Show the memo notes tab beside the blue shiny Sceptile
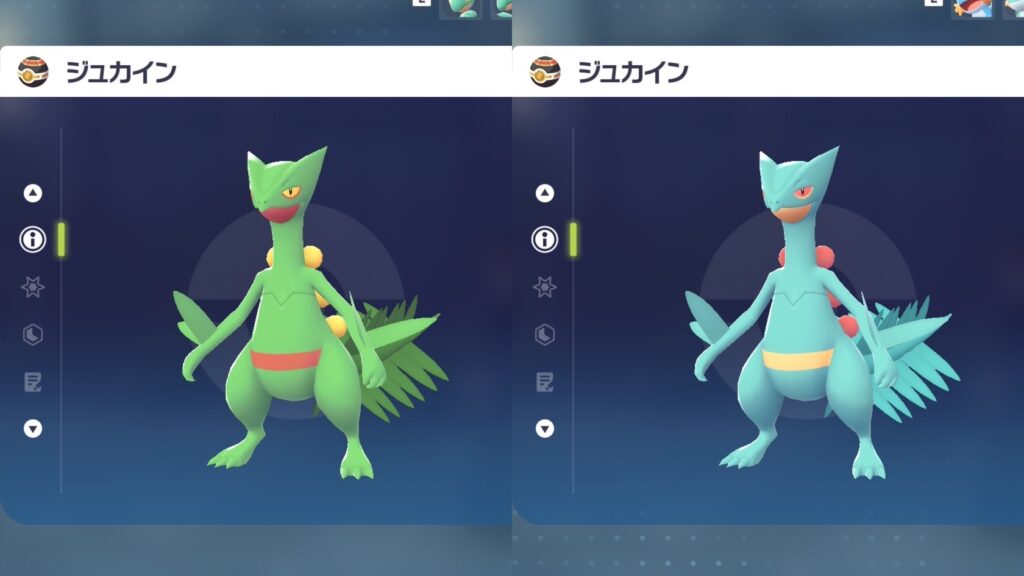The width and height of the screenshot is (1024, 576). point(545,381)
